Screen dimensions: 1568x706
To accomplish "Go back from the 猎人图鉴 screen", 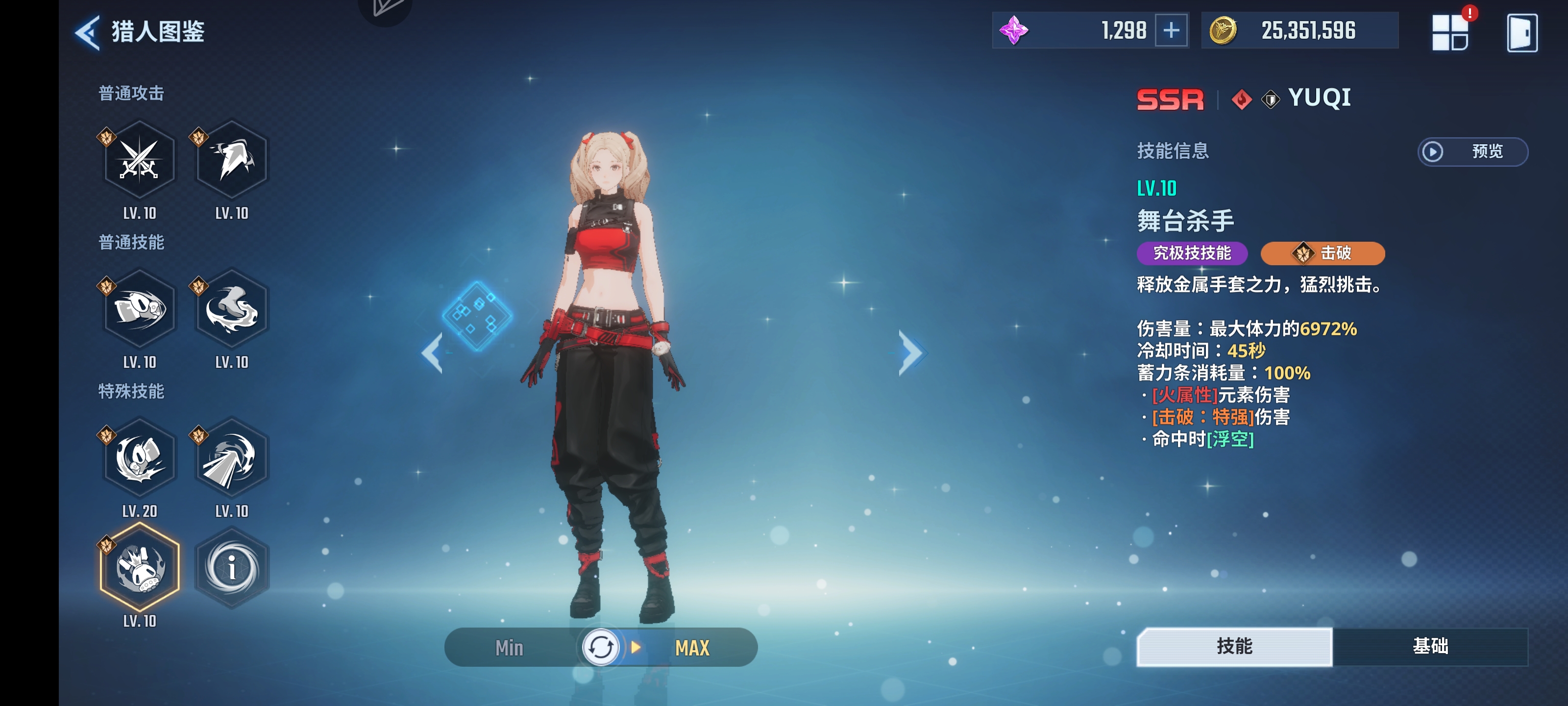I will coord(88,32).
